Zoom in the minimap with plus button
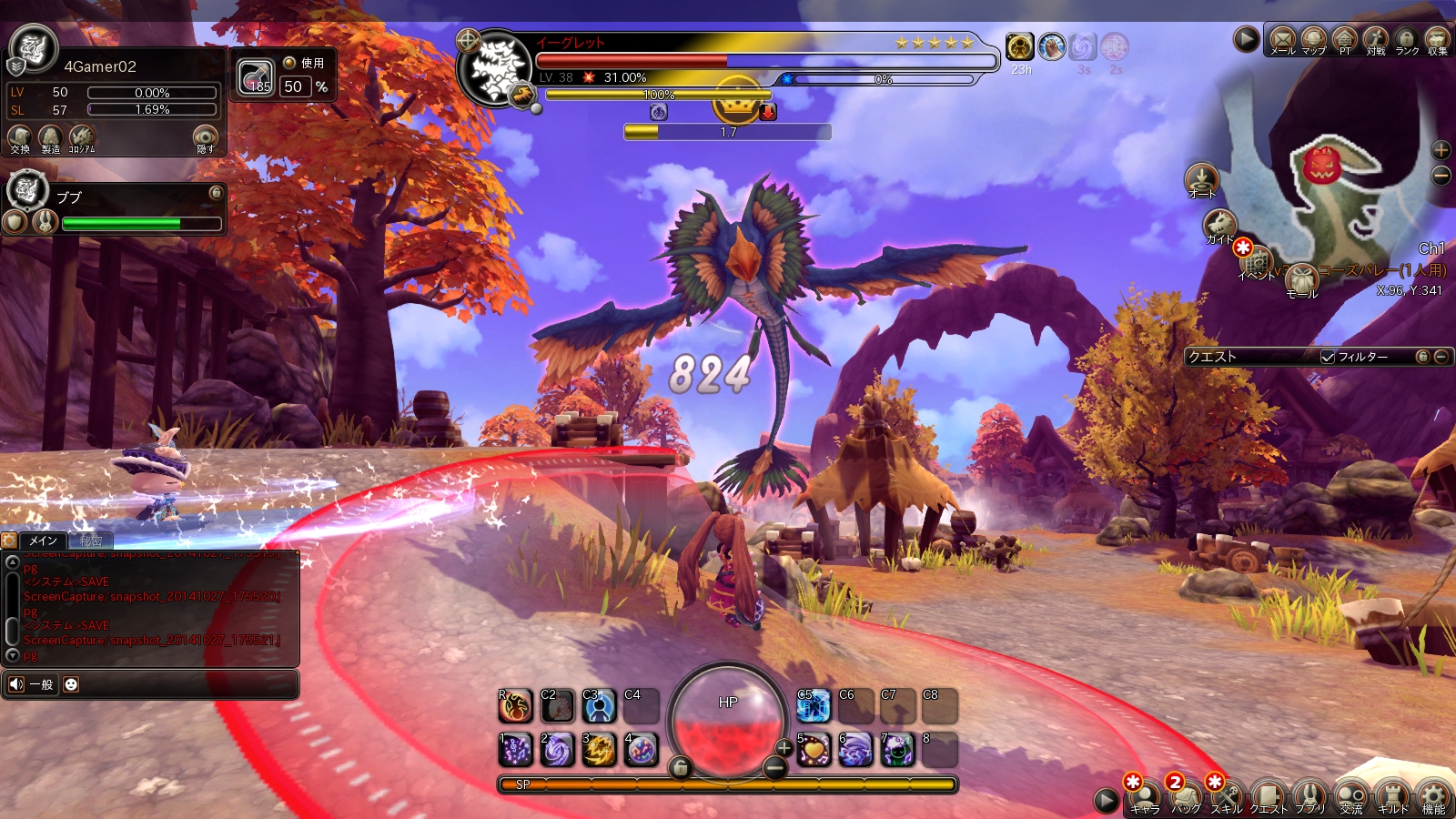 [x=1441, y=150]
